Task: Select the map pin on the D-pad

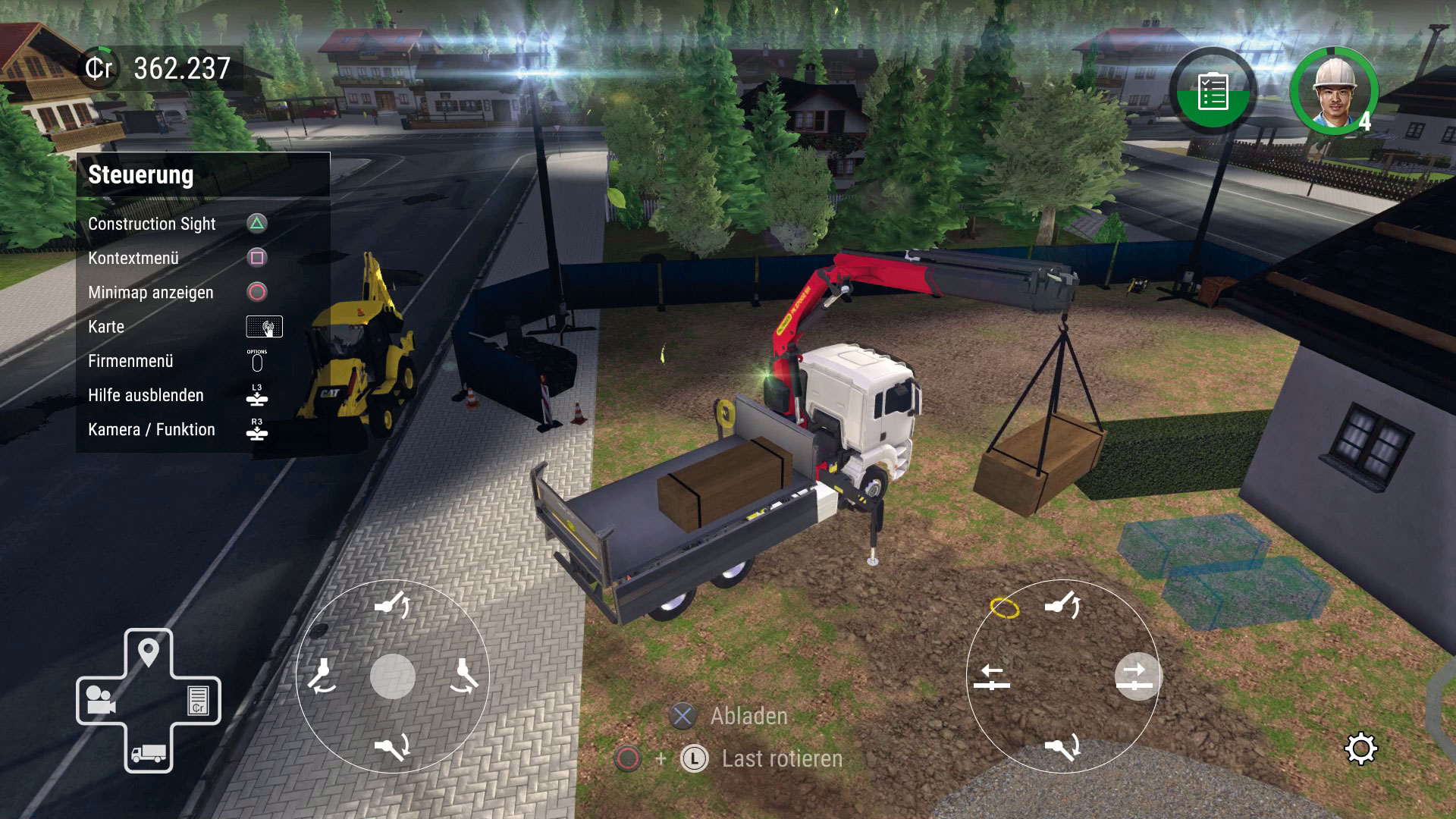Action: [x=149, y=652]
